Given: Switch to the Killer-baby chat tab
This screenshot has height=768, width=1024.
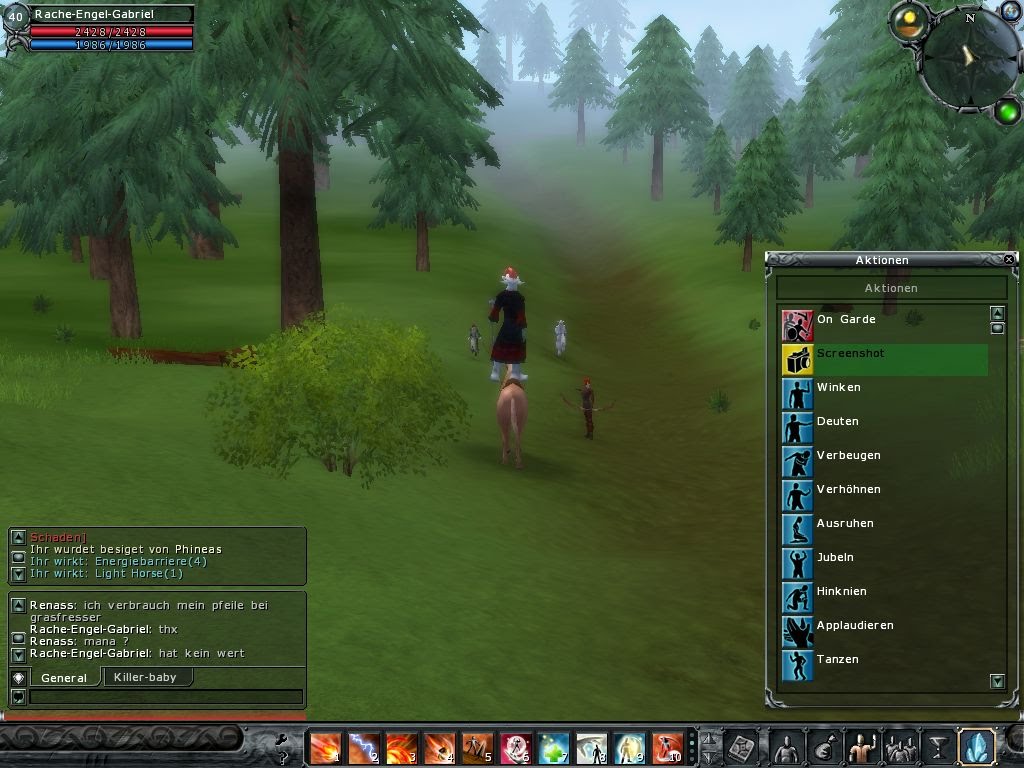Looking at the screenshot, I should click(146, 677).
